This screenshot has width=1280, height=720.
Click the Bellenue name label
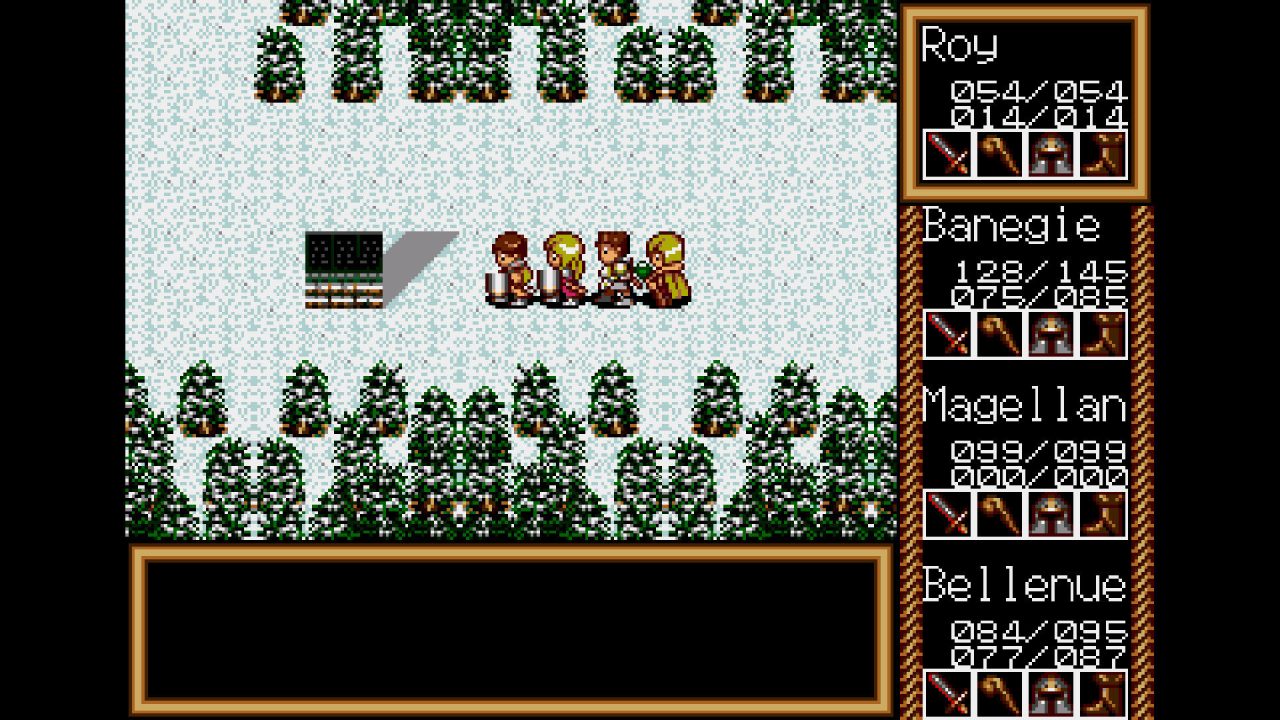(x=1025, y=585)
